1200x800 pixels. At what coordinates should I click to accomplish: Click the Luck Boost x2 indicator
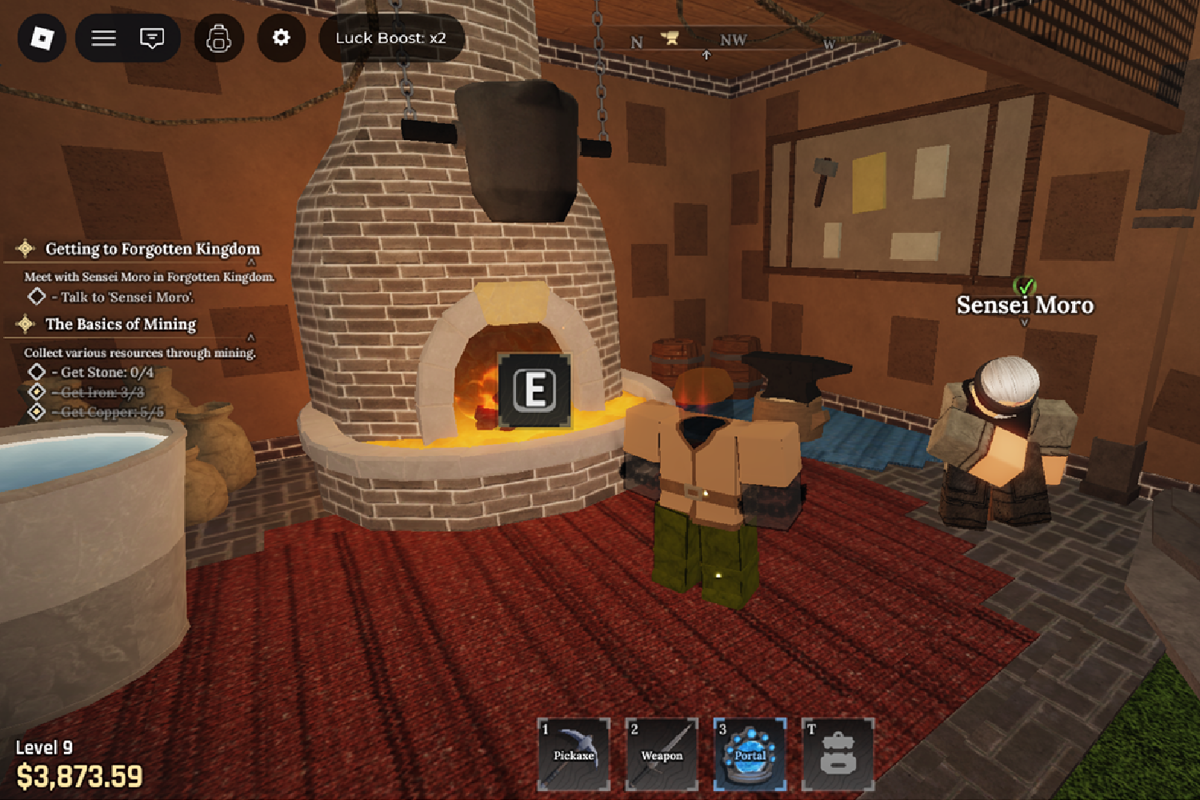[391, 38]
